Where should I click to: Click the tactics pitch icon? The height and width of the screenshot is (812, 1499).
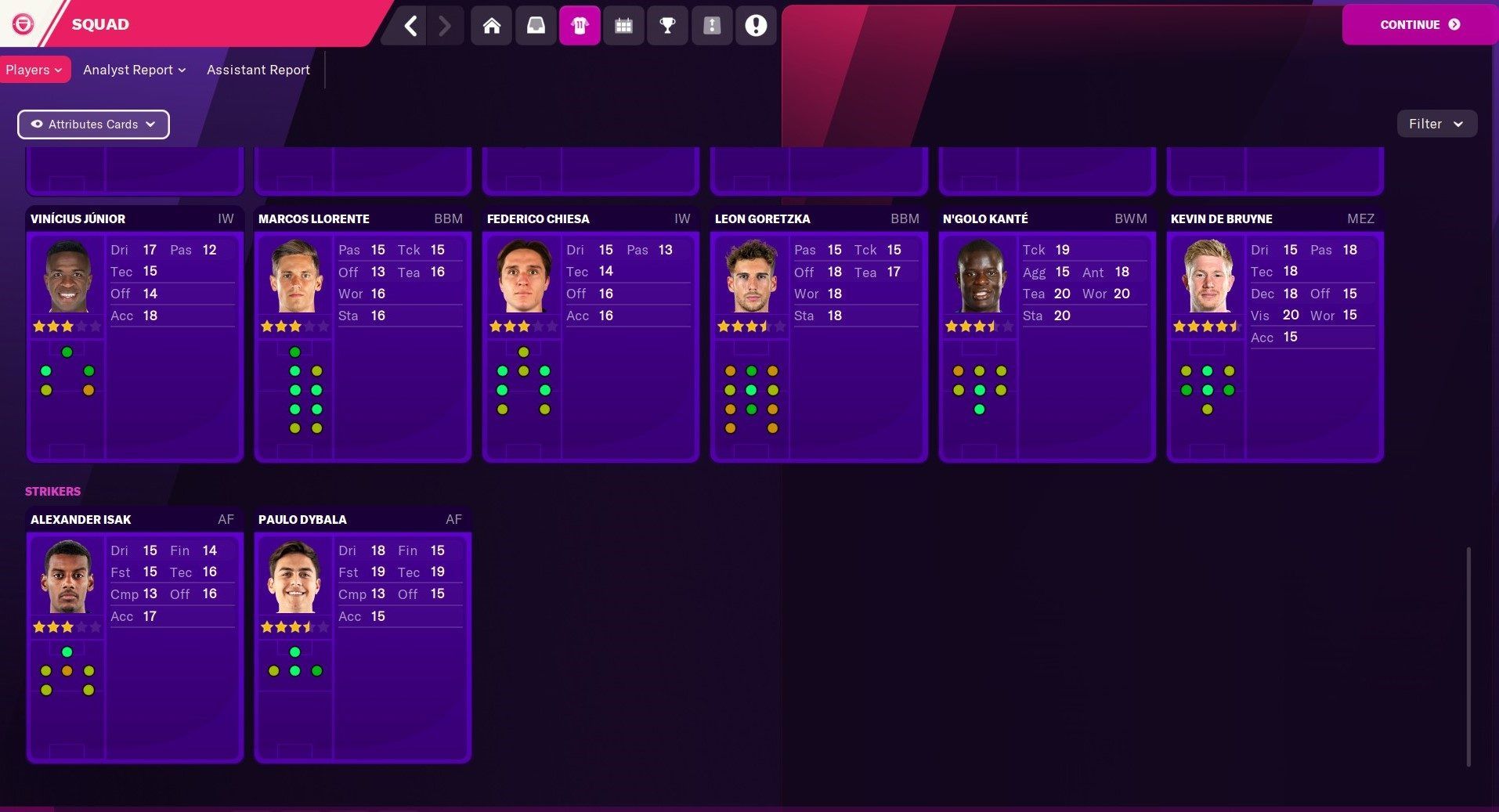[712, 25]
